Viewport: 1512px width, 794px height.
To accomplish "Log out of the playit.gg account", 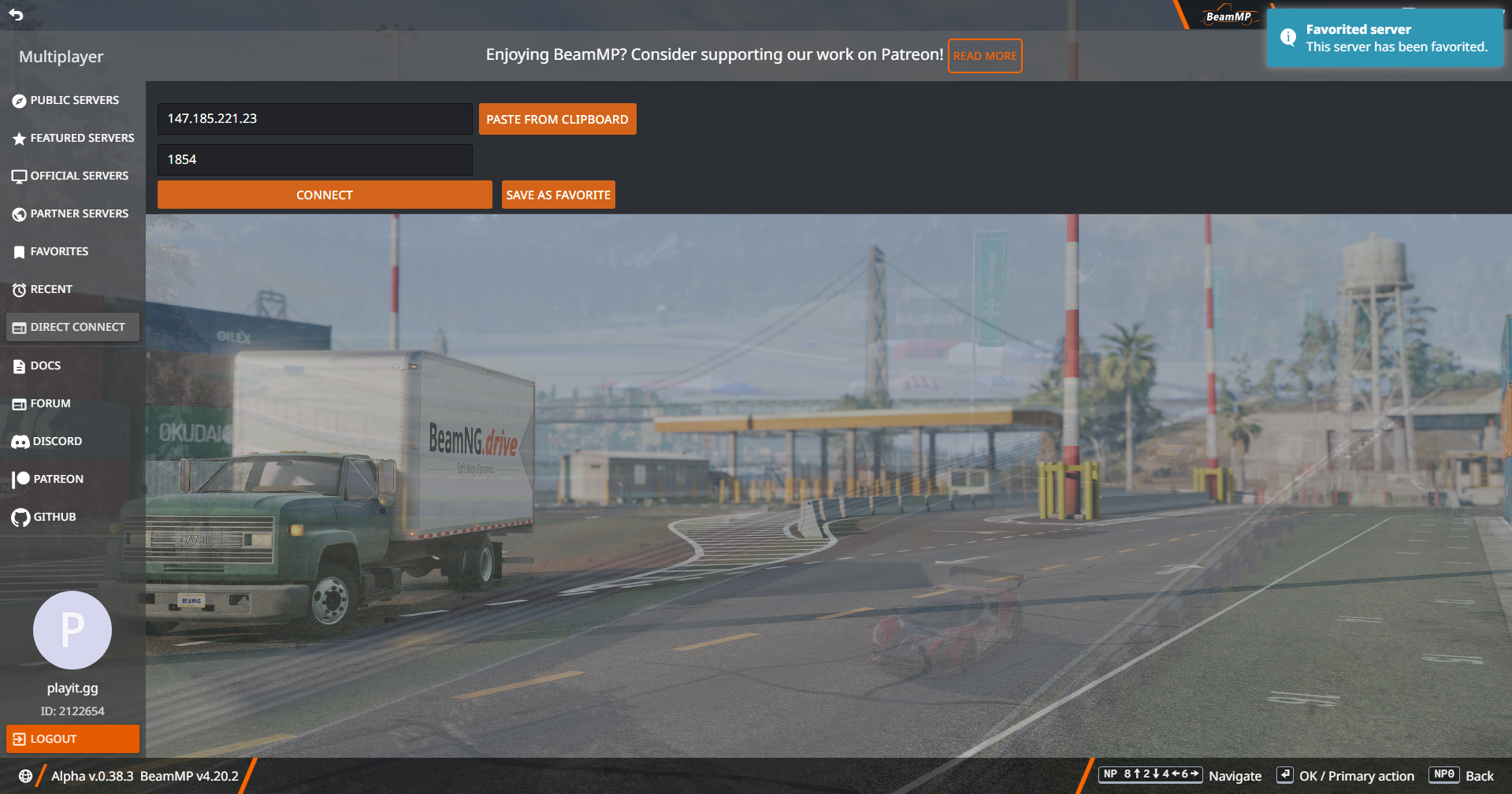I will (72, 739).
